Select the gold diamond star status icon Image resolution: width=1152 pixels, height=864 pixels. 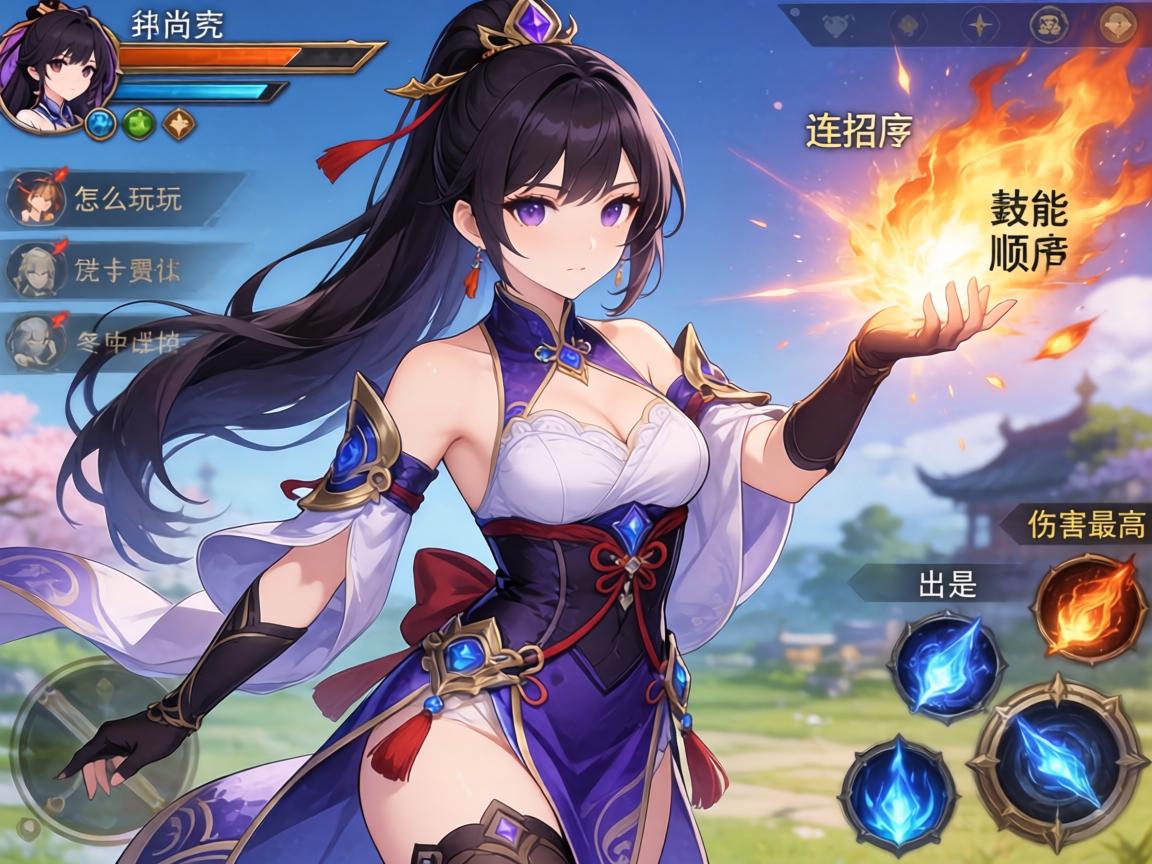179,123
